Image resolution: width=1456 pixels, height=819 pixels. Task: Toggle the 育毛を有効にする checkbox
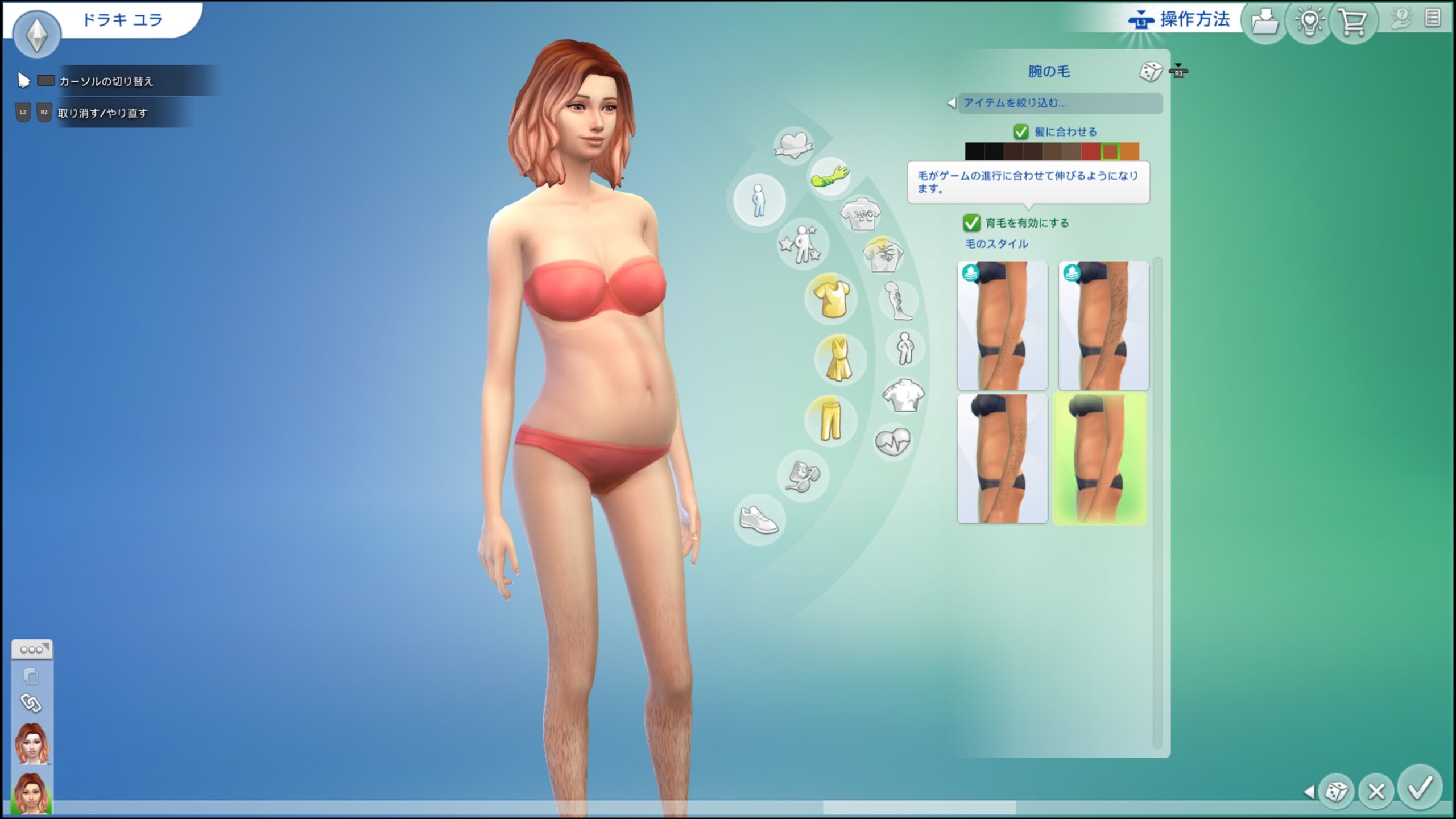[x=971, y=223]
